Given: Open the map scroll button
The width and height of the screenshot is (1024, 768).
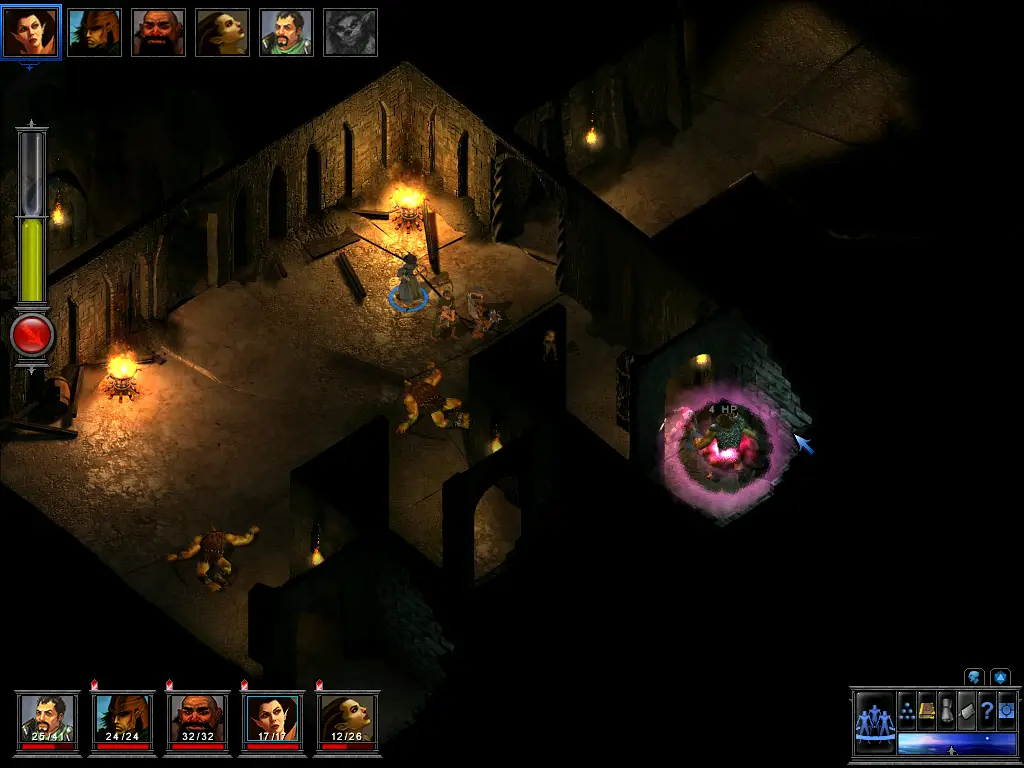Looking at the screenshot, I should click(x=967, y=711).
